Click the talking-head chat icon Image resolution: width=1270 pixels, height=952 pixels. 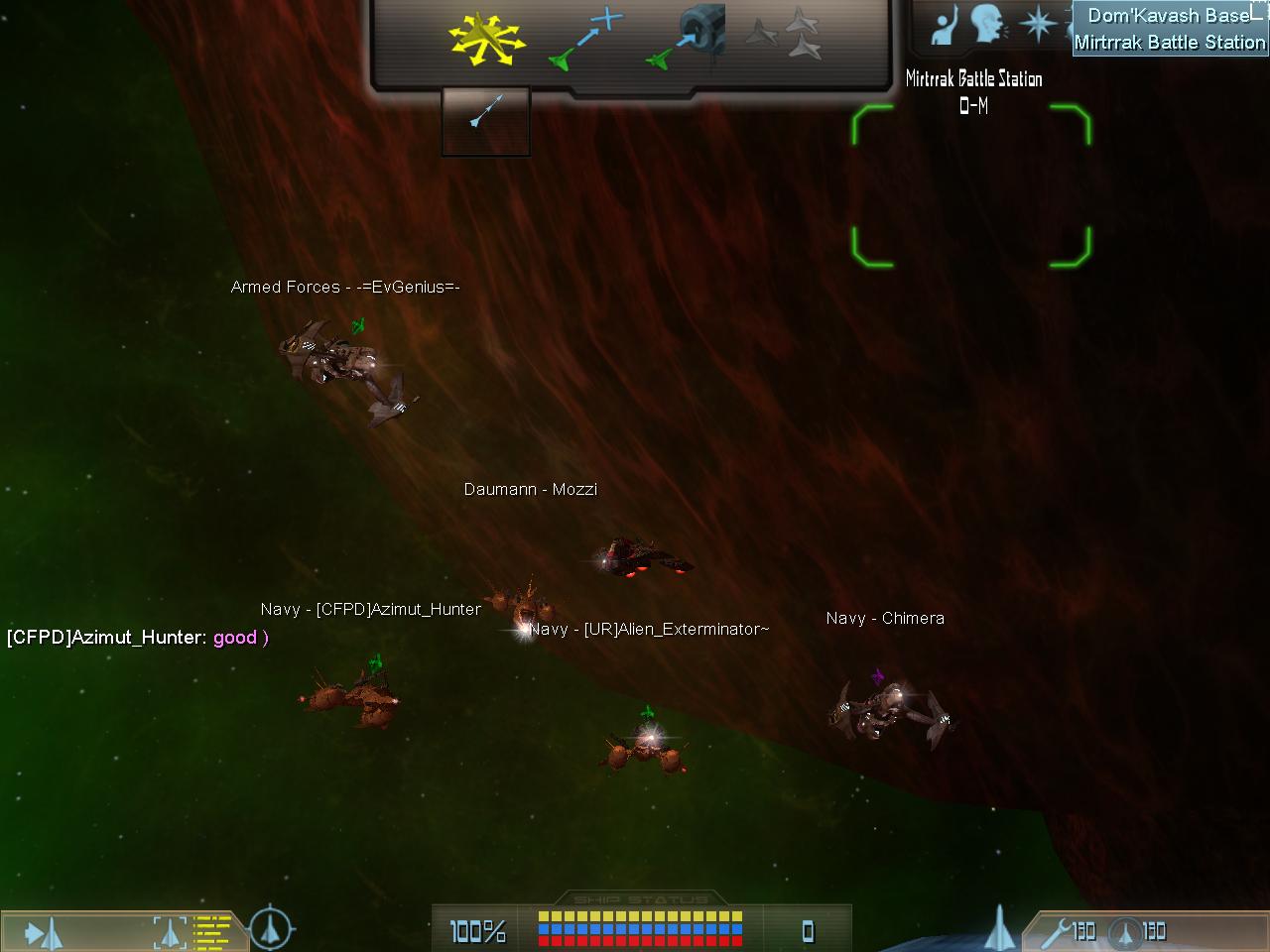point(988,25)
